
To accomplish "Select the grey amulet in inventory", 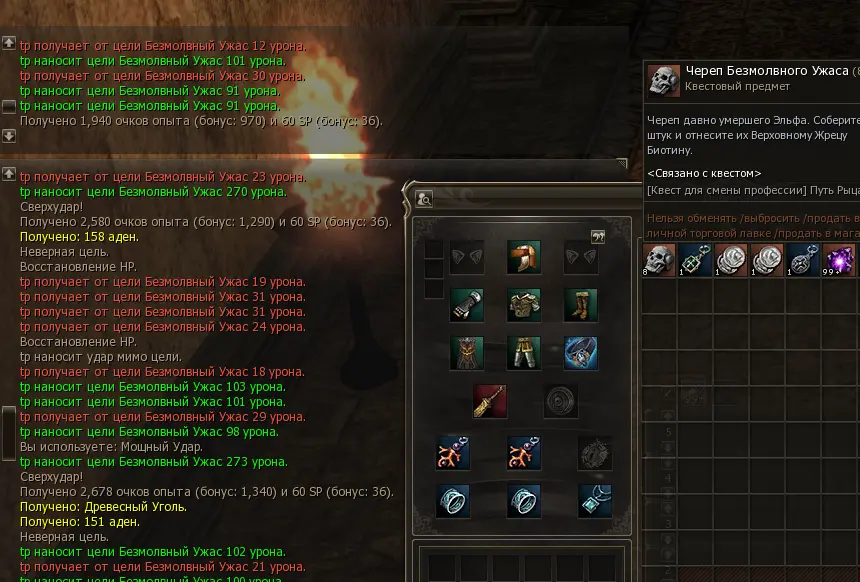I will click(x=802, y=260).
